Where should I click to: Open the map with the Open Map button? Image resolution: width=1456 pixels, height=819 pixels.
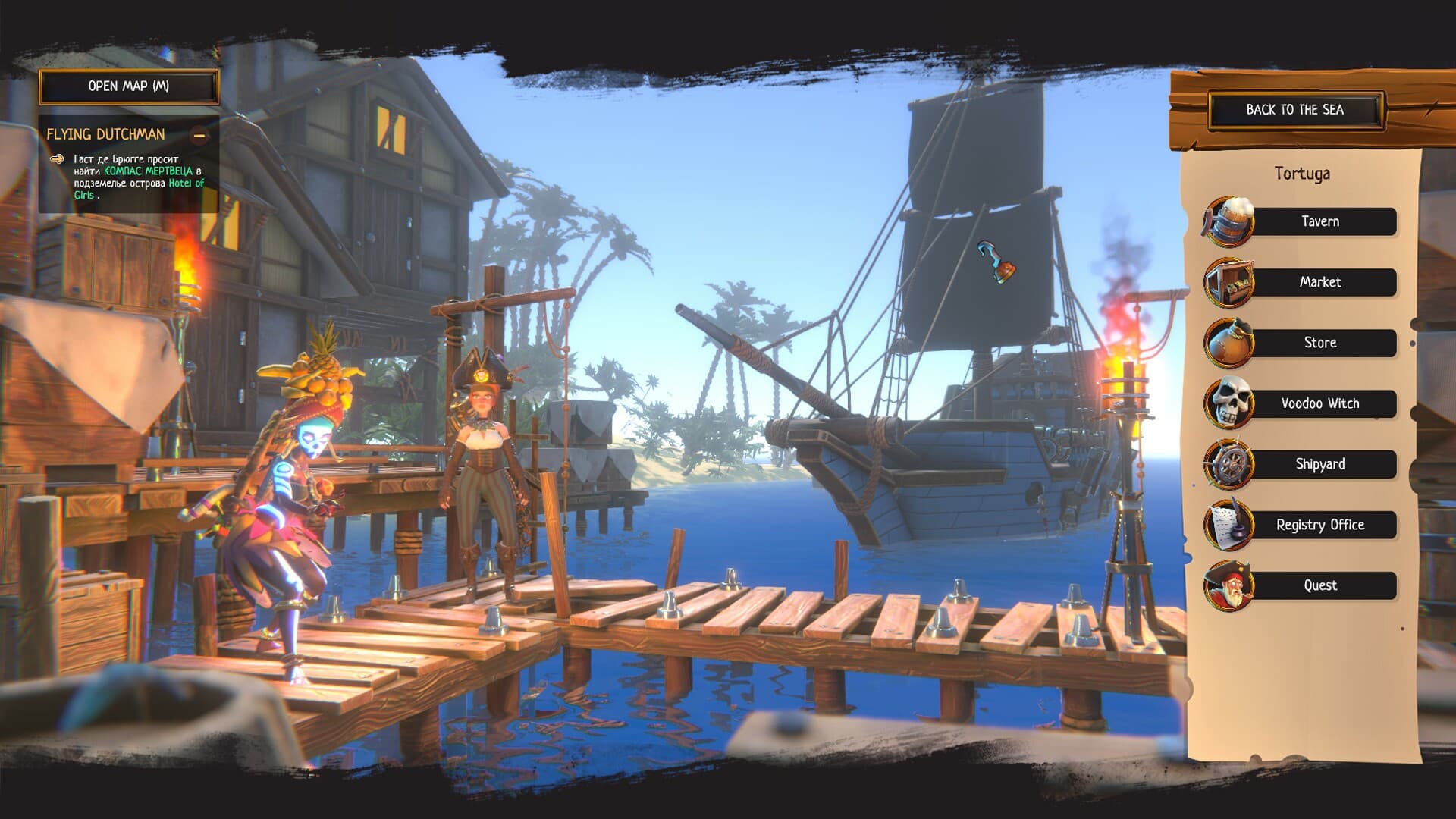129,86
